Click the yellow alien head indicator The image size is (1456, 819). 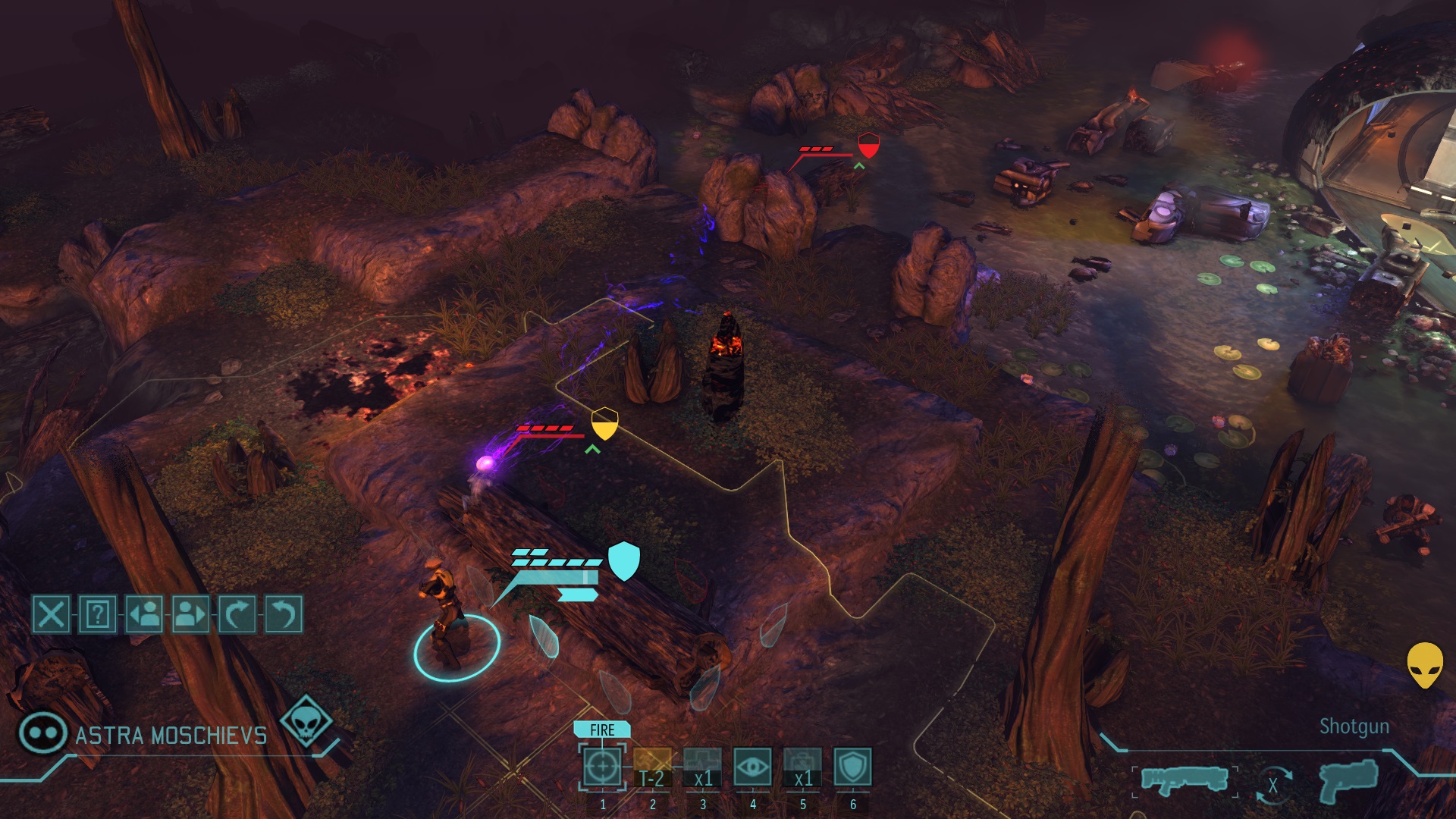pyautogui.click(x=1425, y=665)
